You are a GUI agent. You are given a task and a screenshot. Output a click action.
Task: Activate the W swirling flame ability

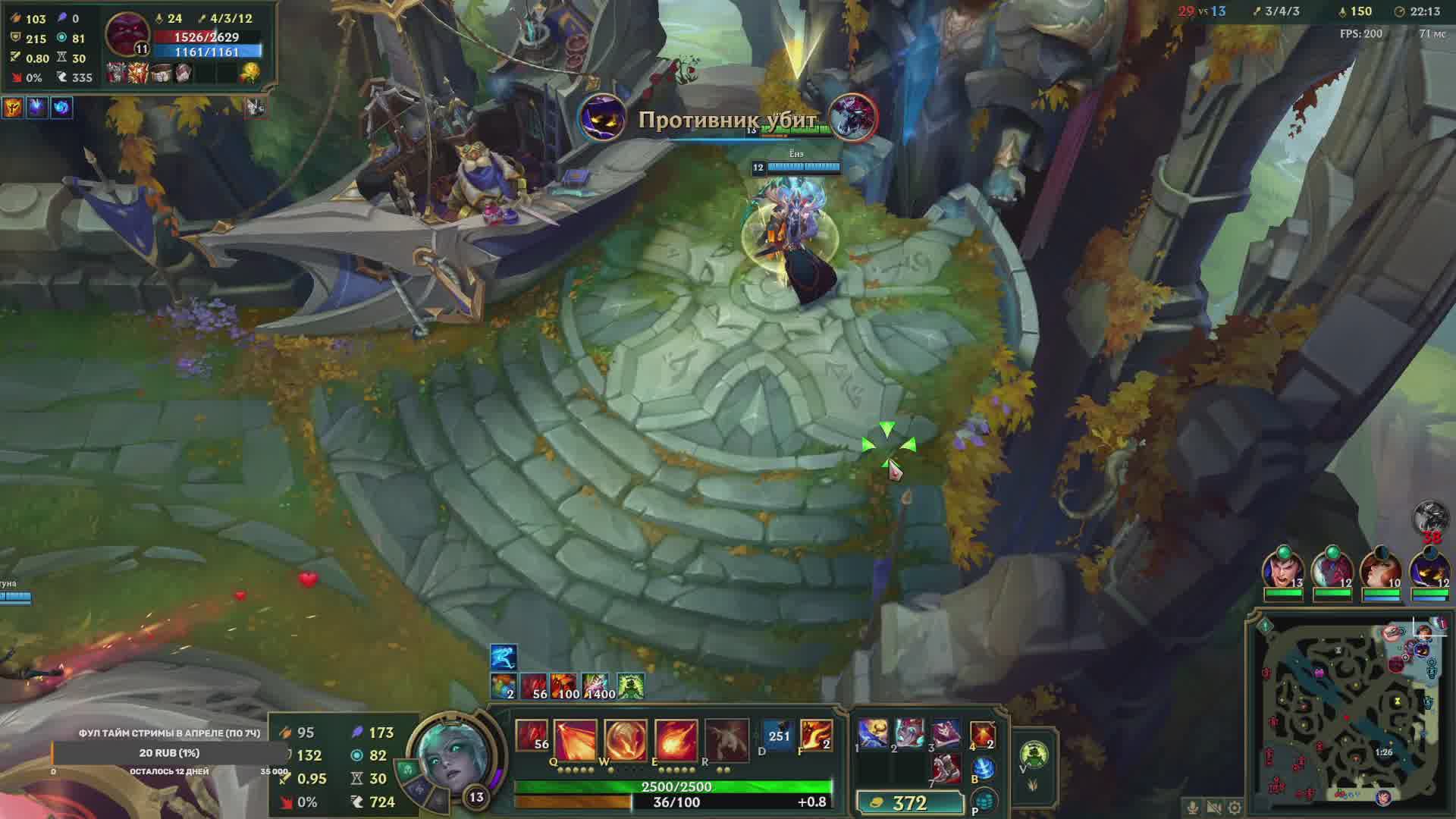click(626, 740)
